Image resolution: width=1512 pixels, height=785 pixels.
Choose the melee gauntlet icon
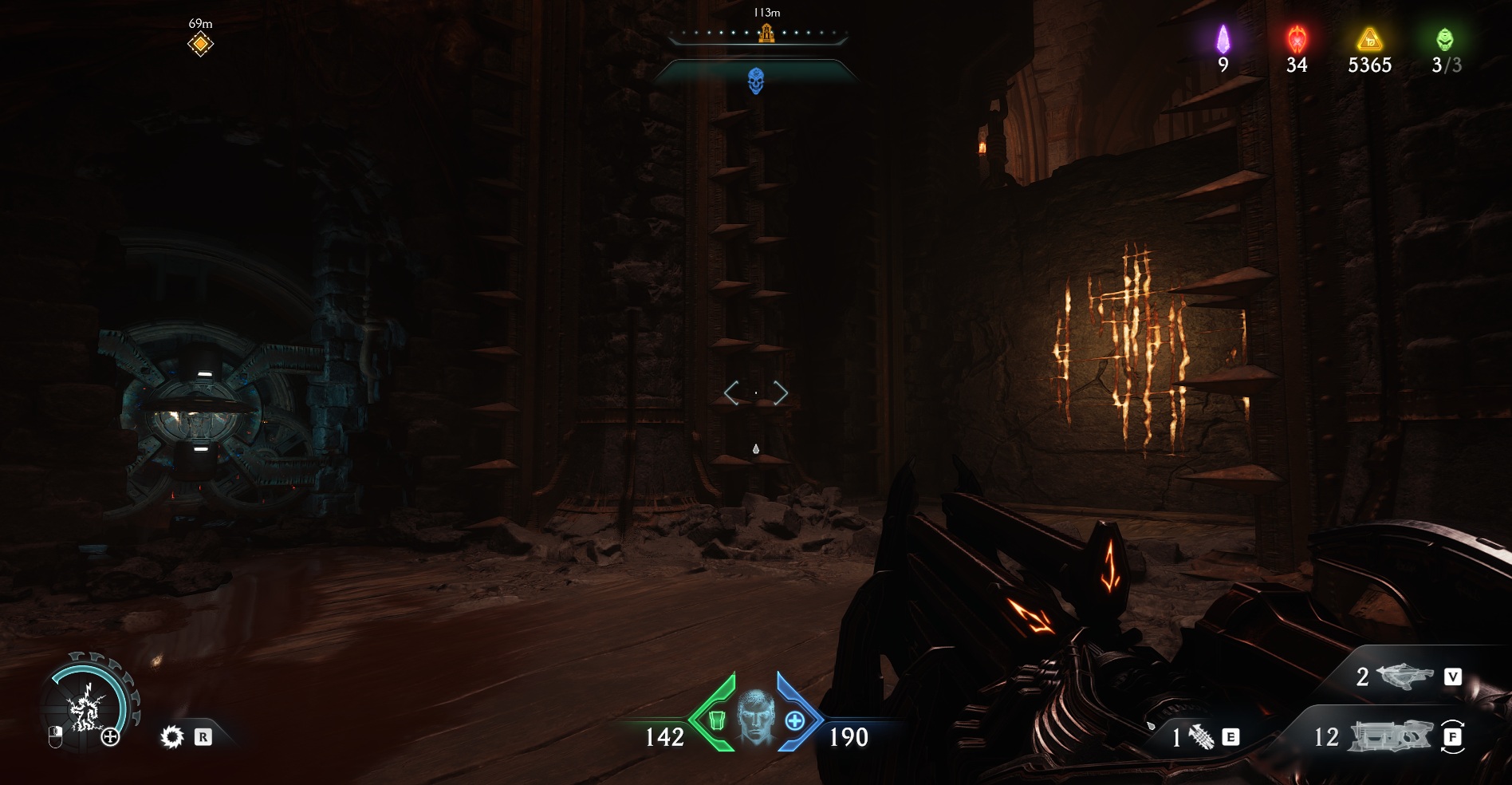pos(1203,738)
